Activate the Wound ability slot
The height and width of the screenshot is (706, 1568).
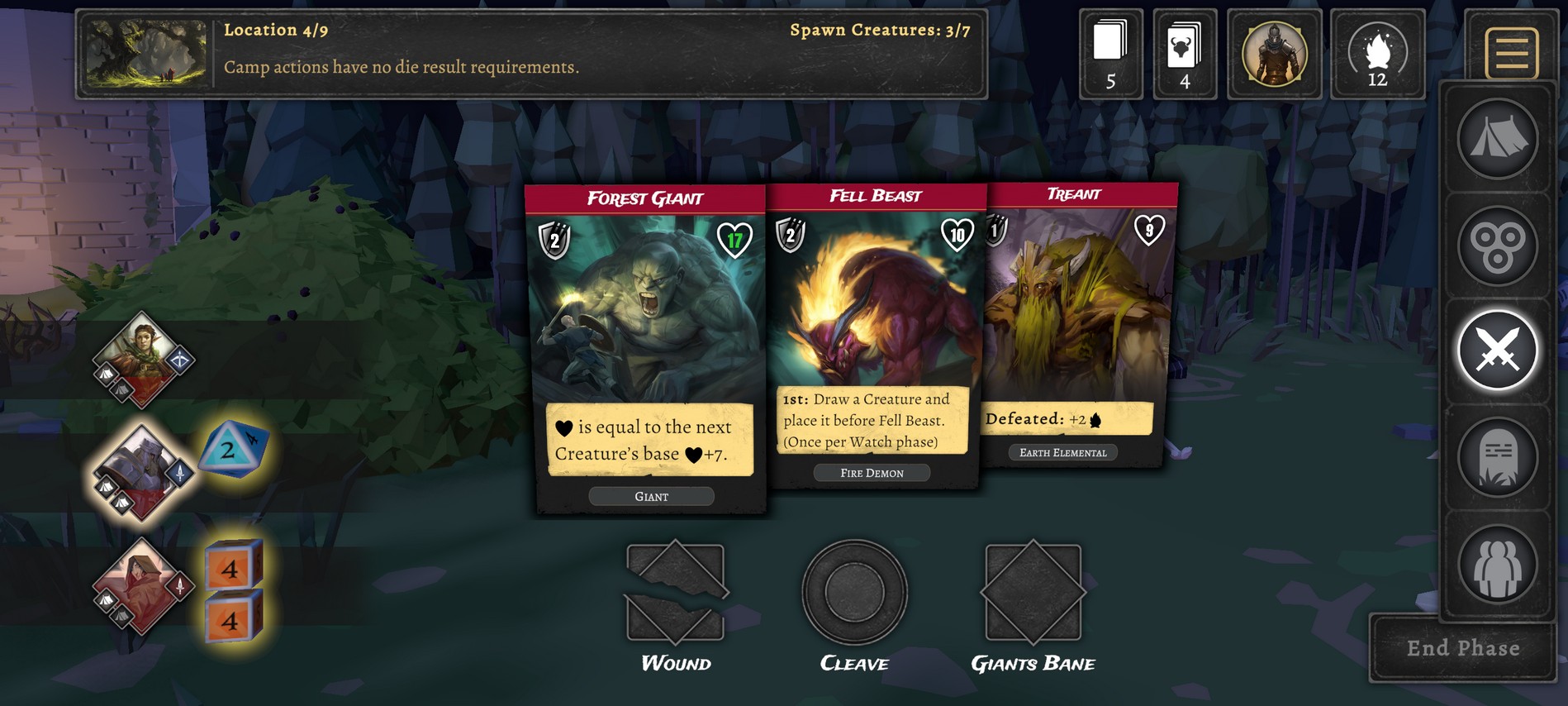coord(676,594)
